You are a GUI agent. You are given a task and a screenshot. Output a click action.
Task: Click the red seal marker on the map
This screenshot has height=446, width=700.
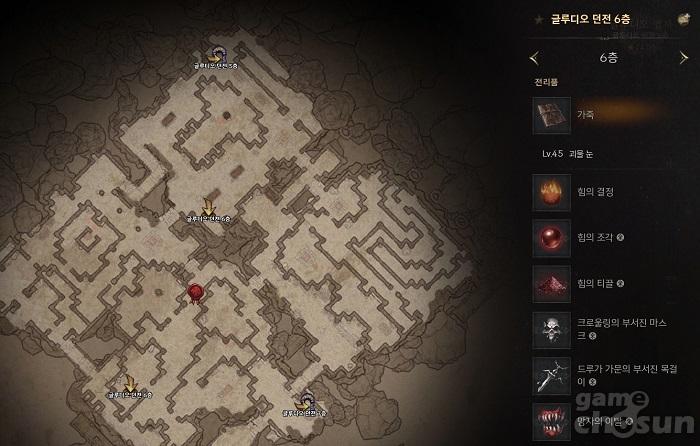pos(196,291)
